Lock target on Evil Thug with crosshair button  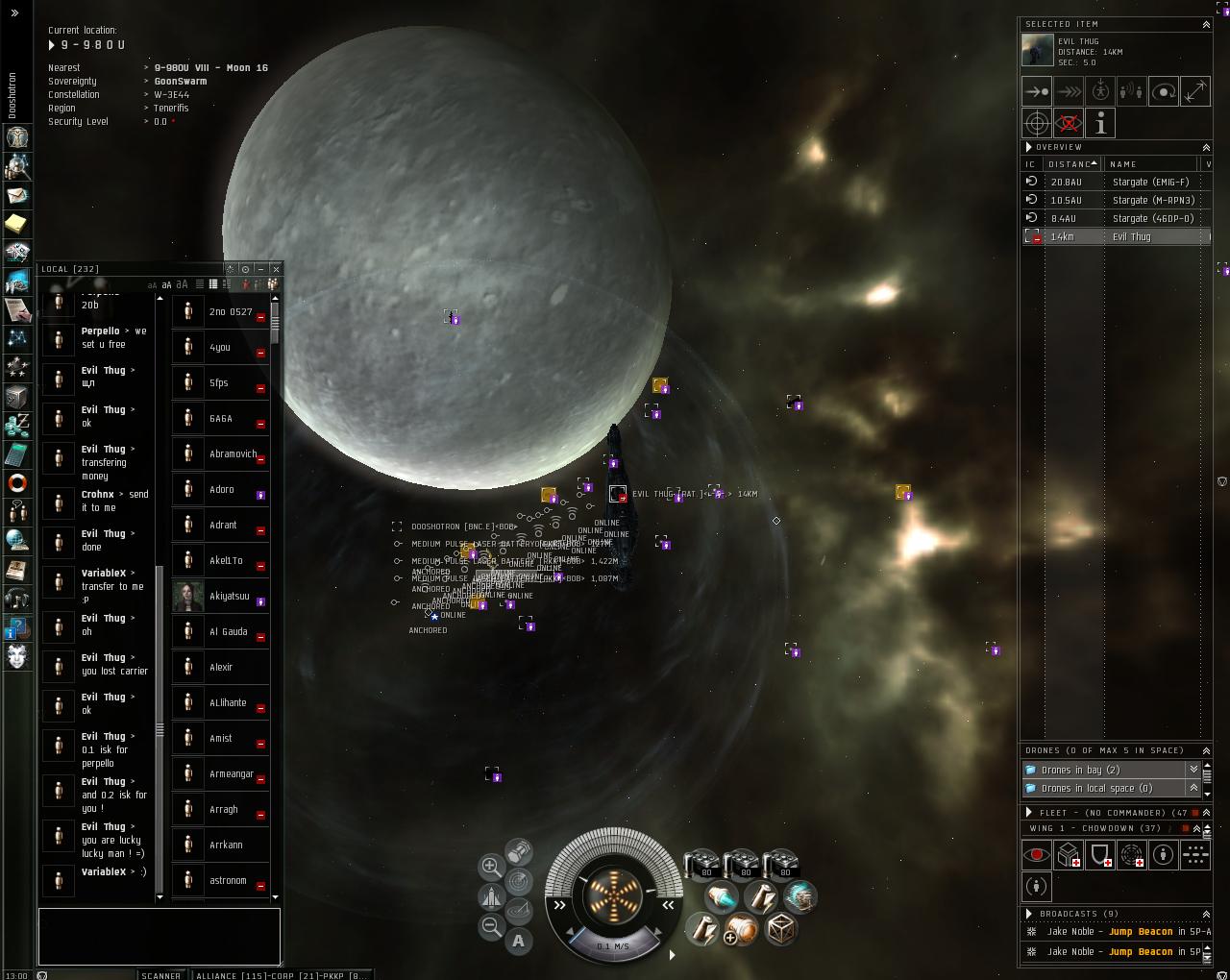point(1037,123)
